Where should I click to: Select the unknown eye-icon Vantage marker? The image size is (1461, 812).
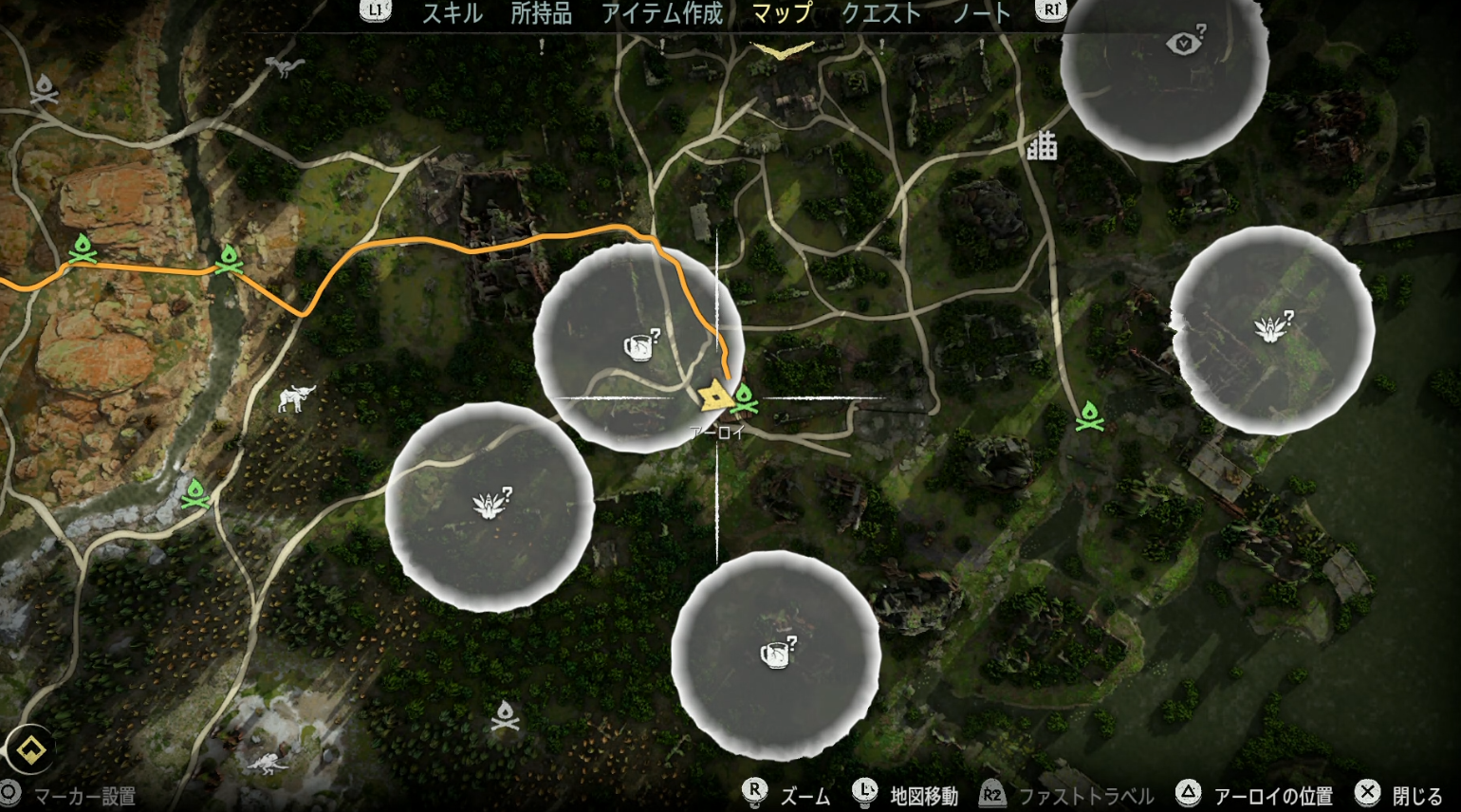click(x=1182, y=44)
